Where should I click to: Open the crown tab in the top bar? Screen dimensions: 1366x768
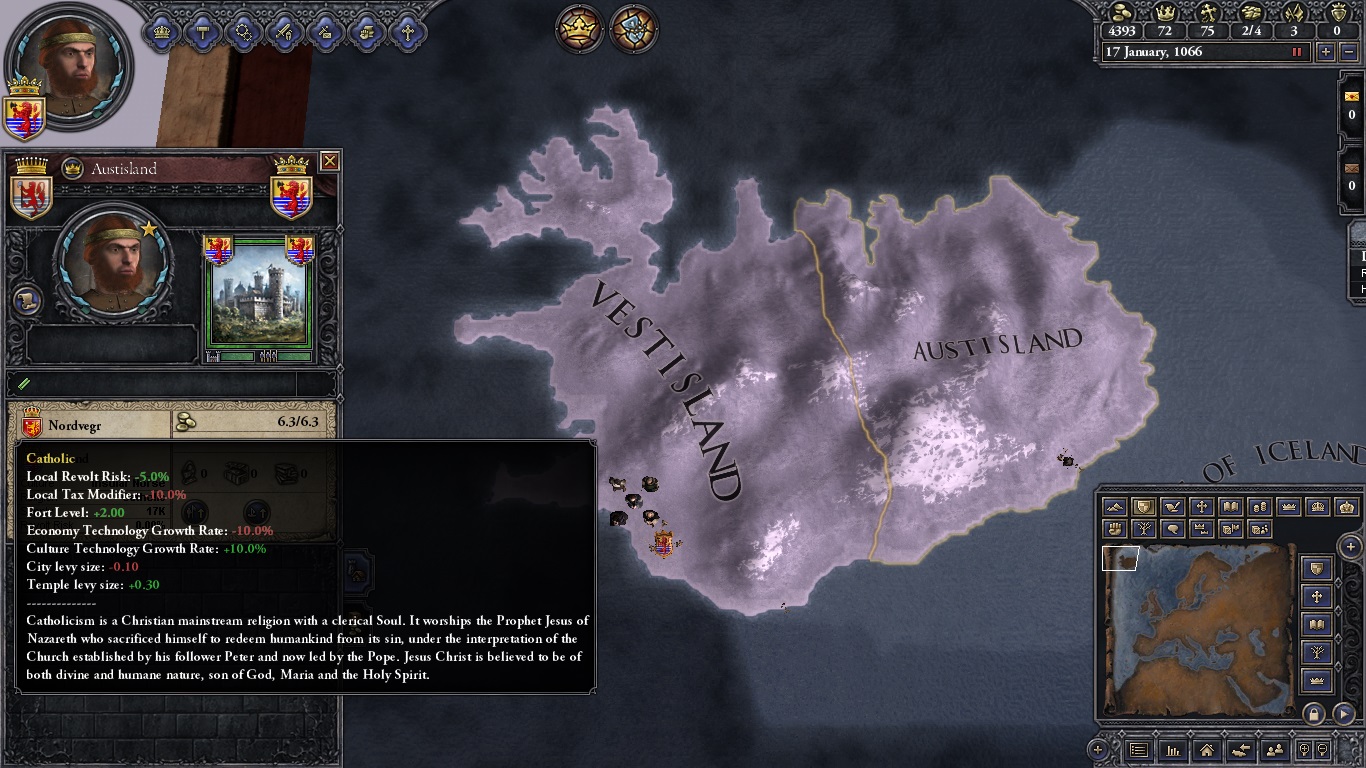(162, 32)
